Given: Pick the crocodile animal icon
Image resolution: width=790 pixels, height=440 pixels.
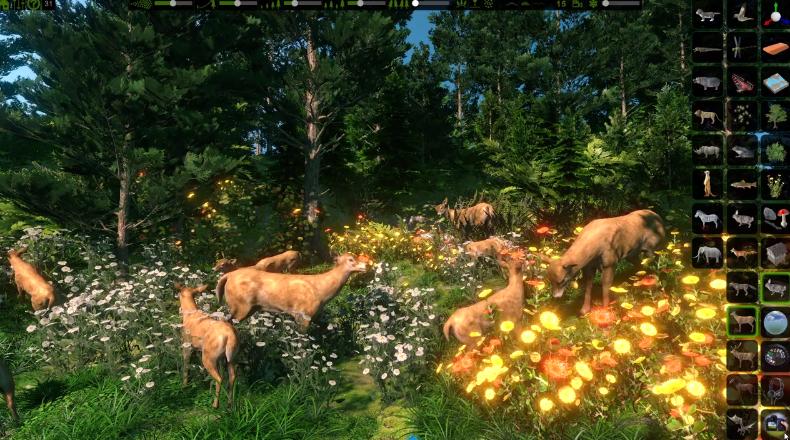Looking at the screenshot, I should [708, 48].
